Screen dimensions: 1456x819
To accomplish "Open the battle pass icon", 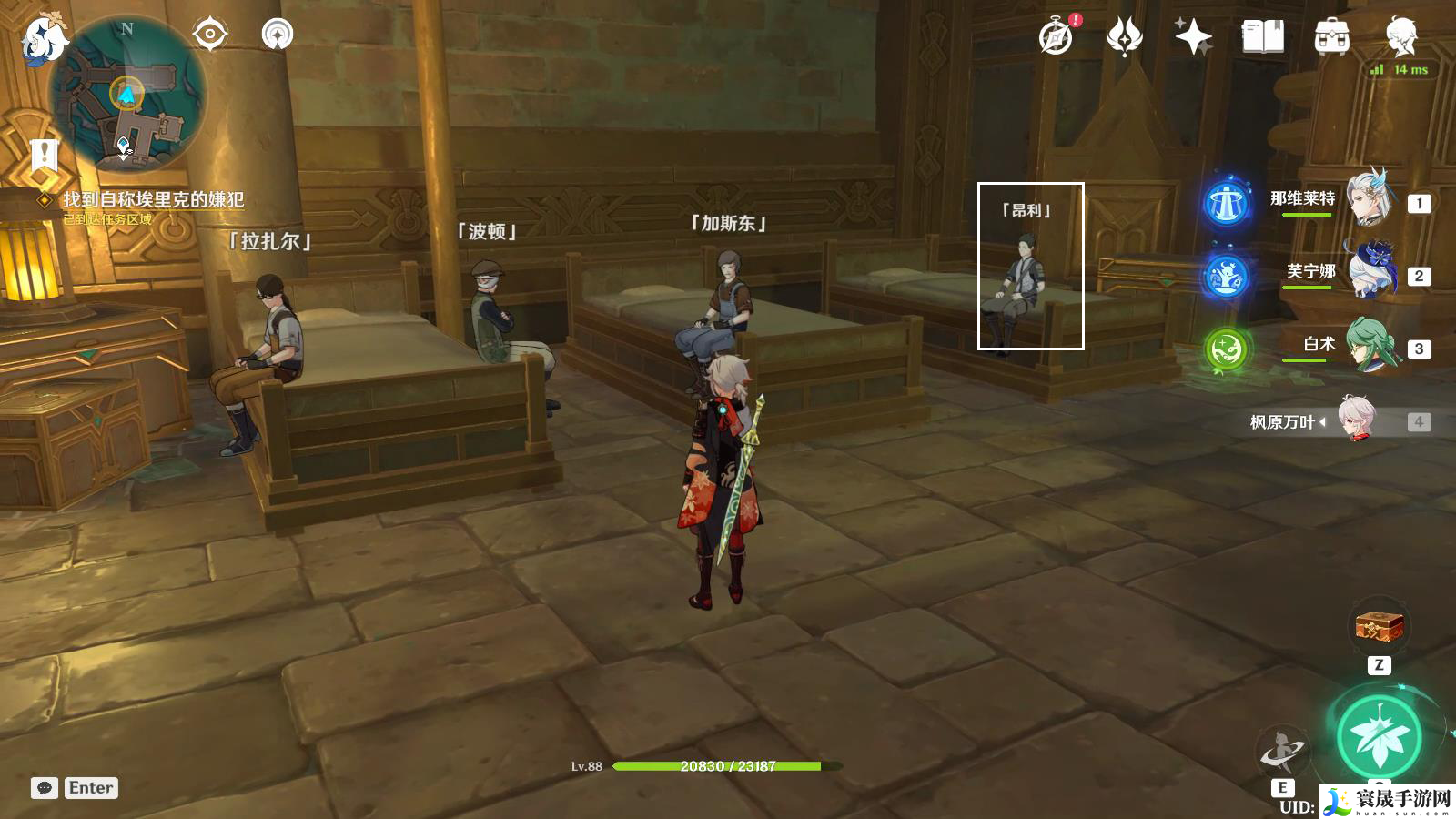I will tap(1124, 36).
